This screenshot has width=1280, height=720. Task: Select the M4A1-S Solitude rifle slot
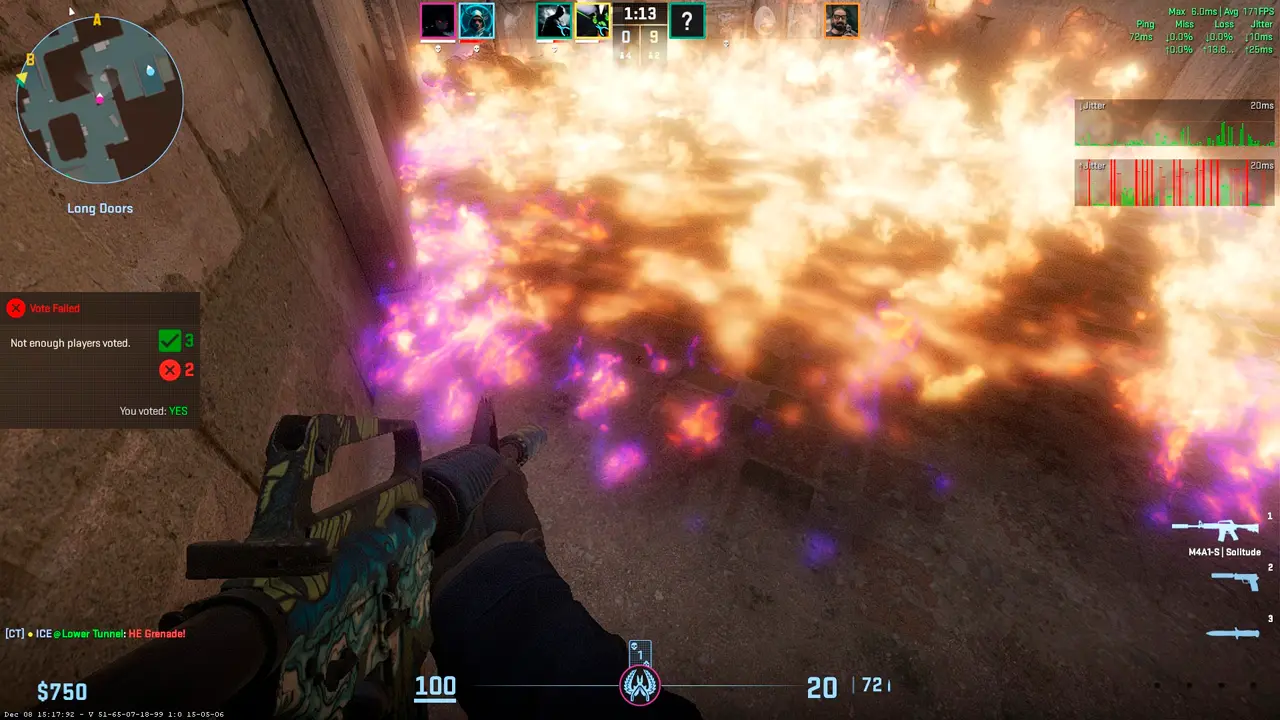click(1214, 529)
